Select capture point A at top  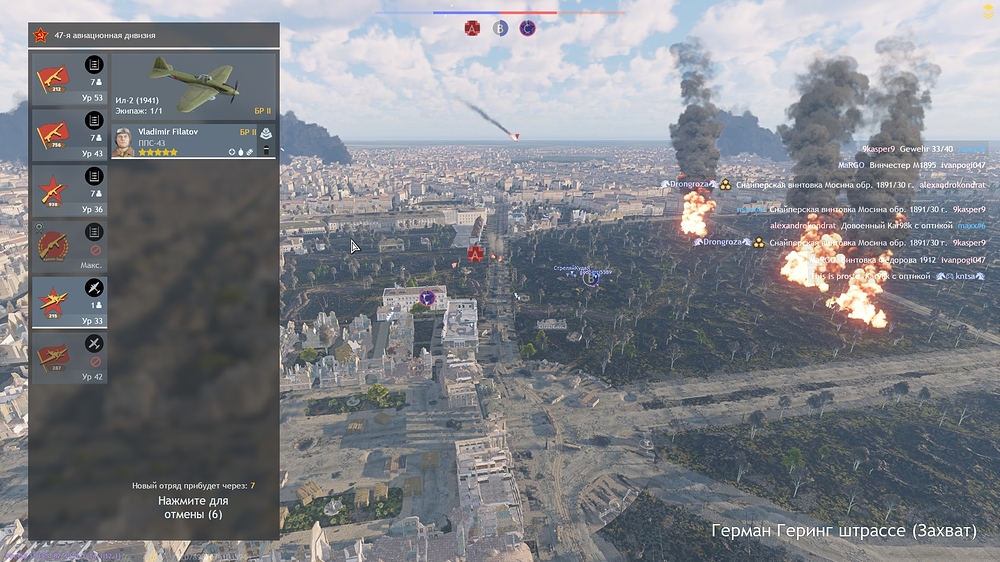[x=473, y=29]
